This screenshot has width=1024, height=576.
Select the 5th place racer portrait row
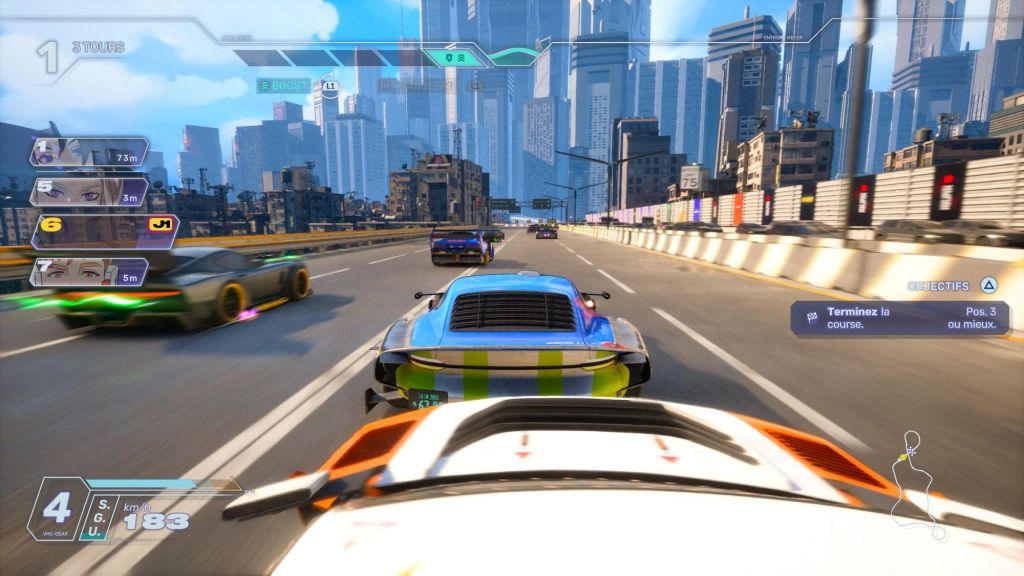tap(88, 191)
